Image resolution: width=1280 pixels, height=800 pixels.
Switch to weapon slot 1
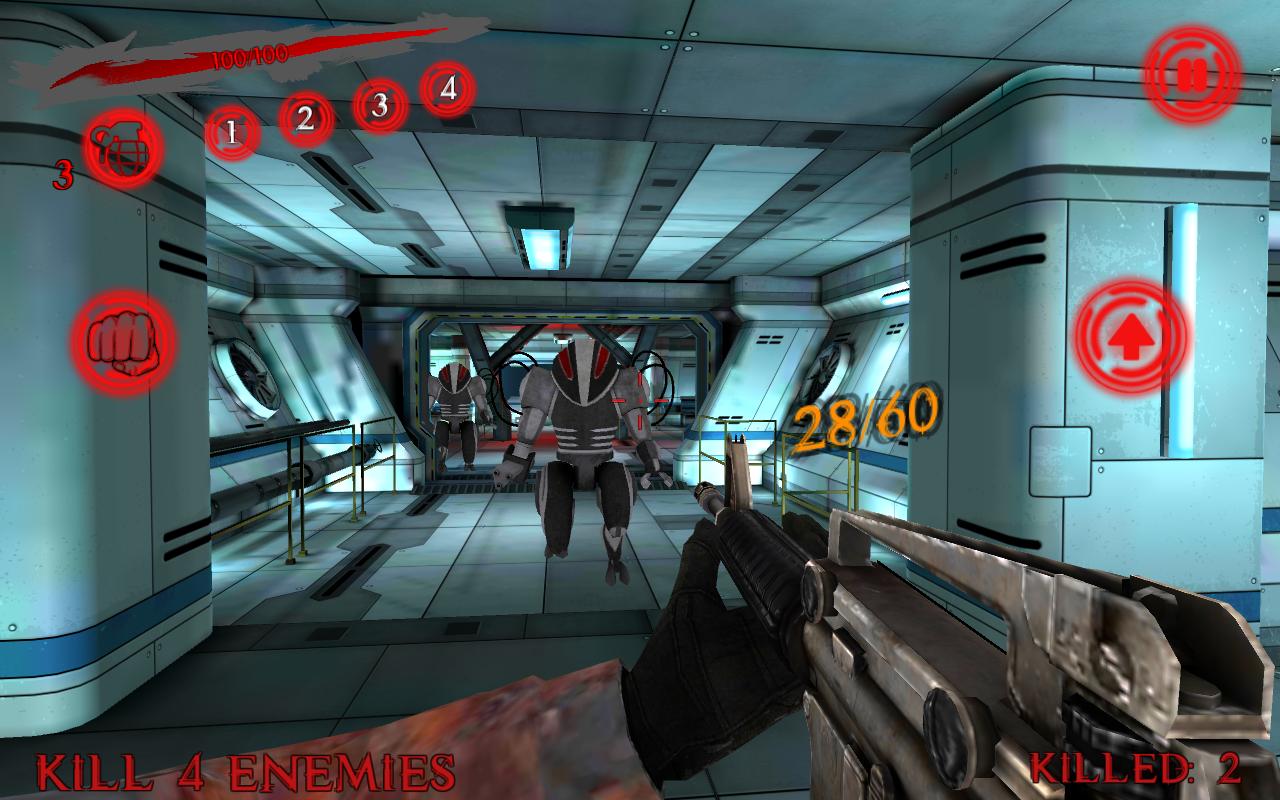pyautogui.click(x=232, y=132)
